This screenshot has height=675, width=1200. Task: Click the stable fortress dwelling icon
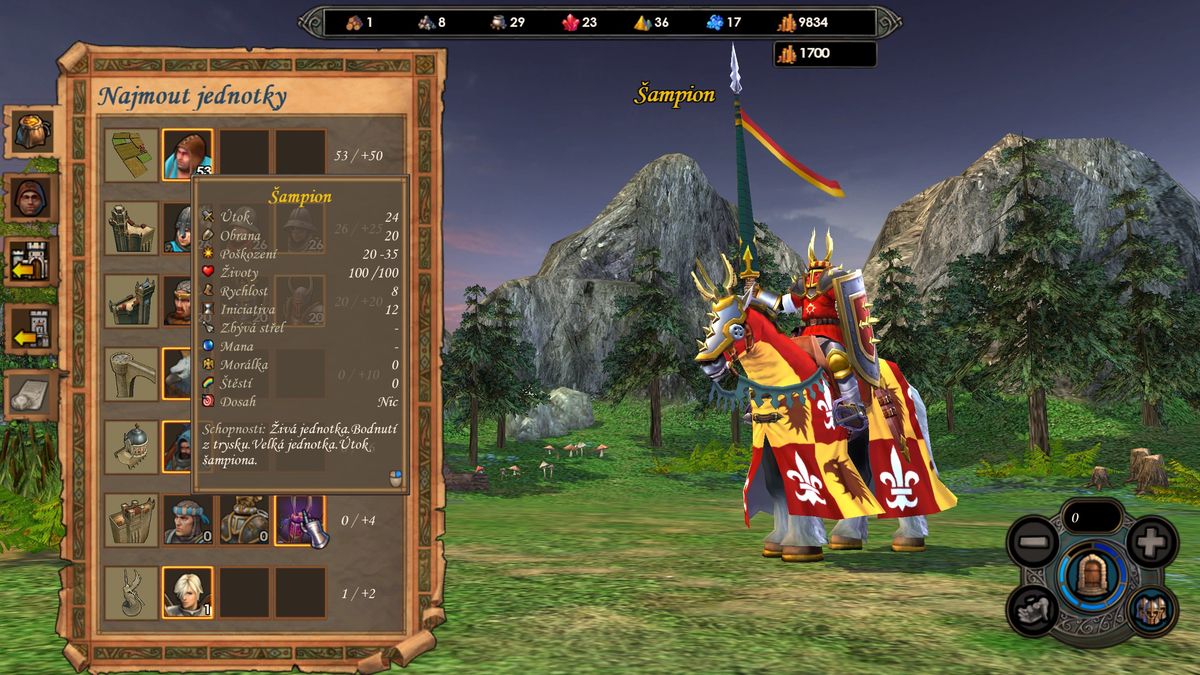tap(132, 520)
